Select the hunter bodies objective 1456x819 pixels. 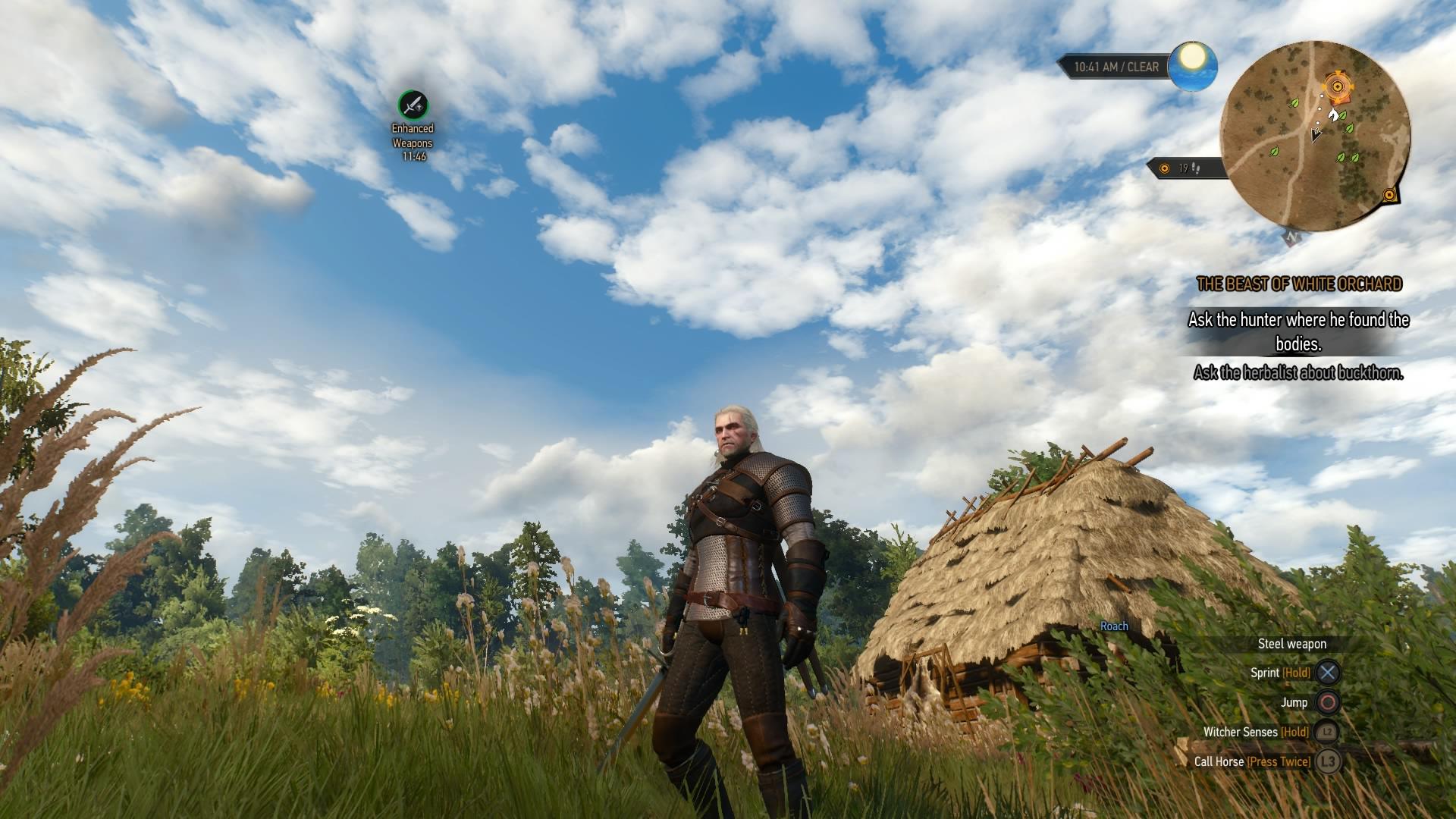click(x=1298, y=331)
